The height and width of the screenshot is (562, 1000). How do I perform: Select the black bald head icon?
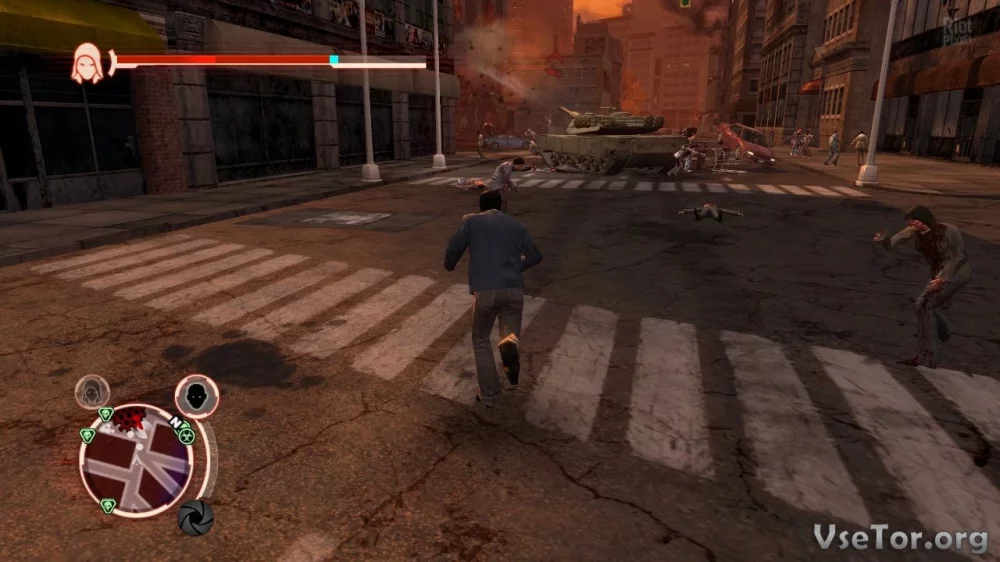(x=196, y=395)
